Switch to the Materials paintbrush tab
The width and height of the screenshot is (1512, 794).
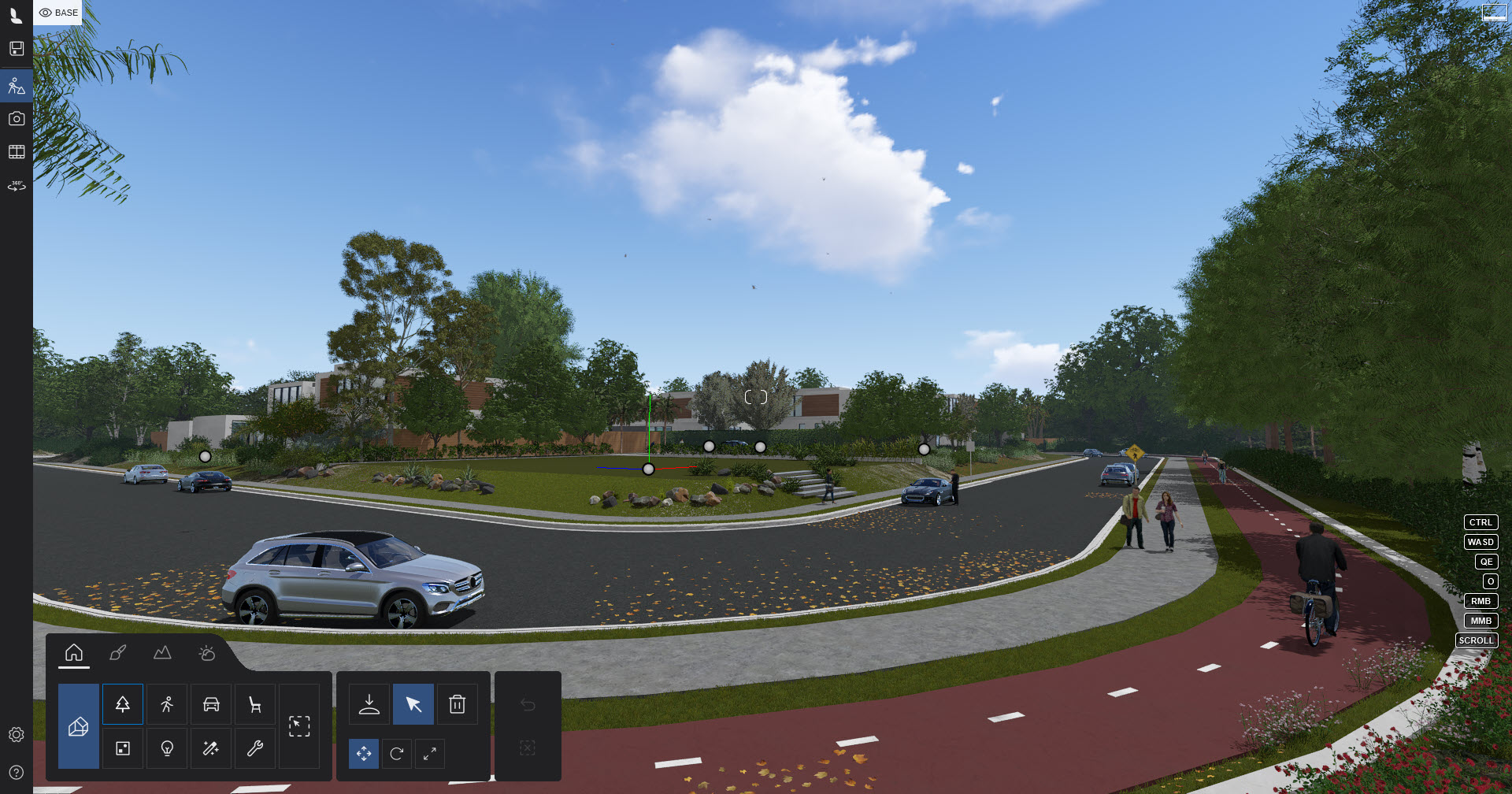pyautogui.click(x=118, y=653)
